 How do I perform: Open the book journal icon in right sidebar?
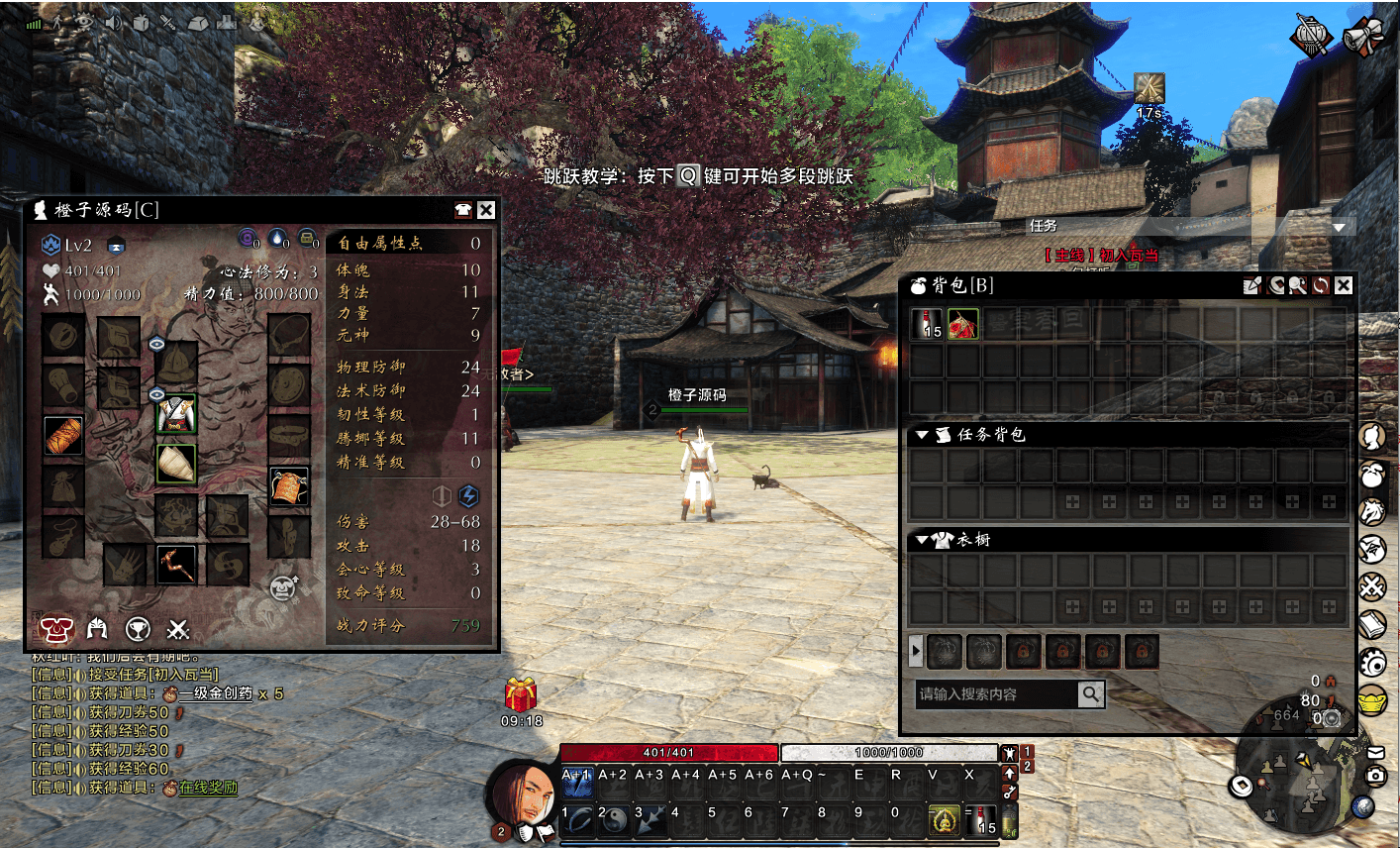click(x=1371, y=625)
